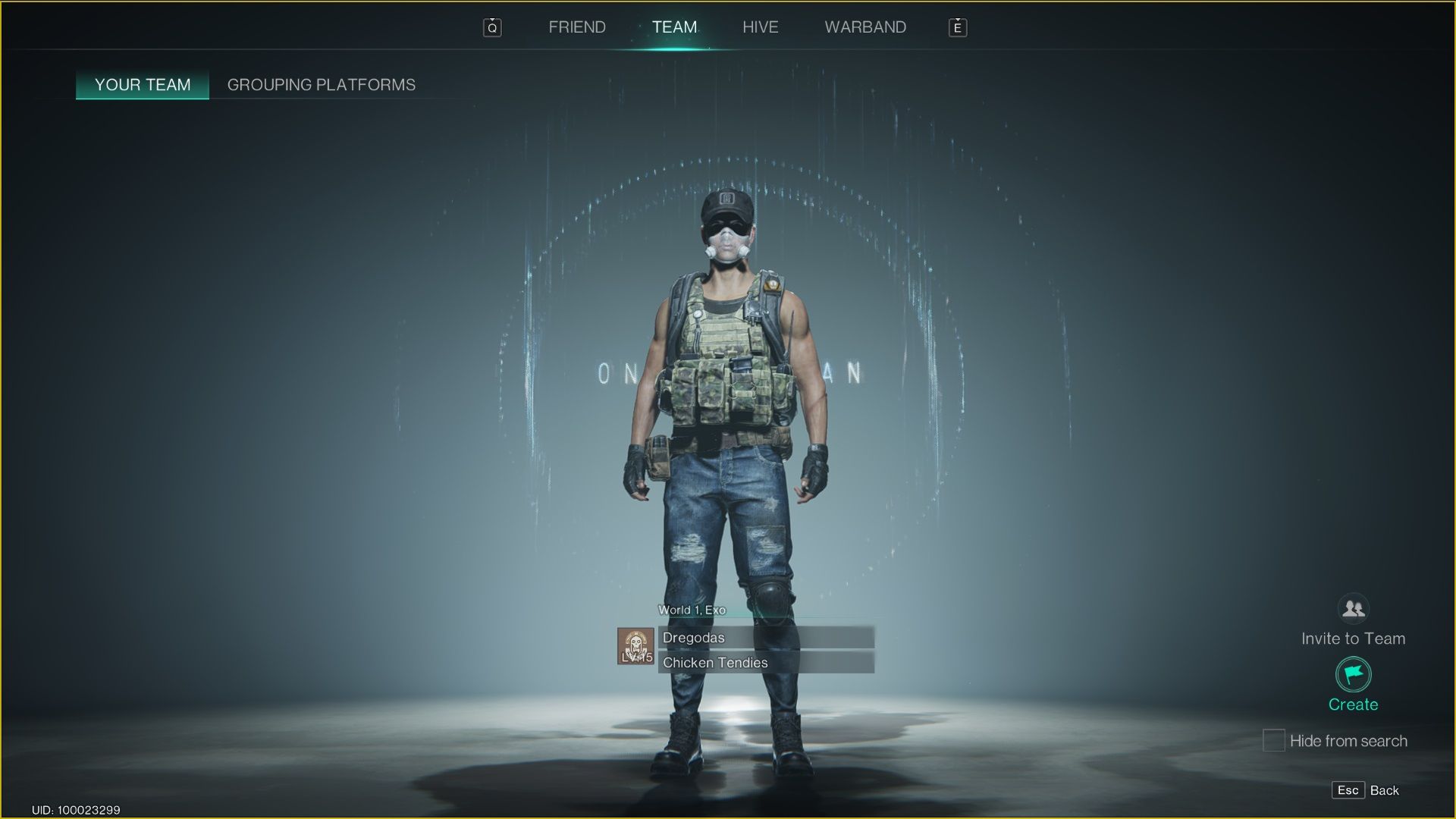Create a new team with the flag button

tap(1353, 675)
